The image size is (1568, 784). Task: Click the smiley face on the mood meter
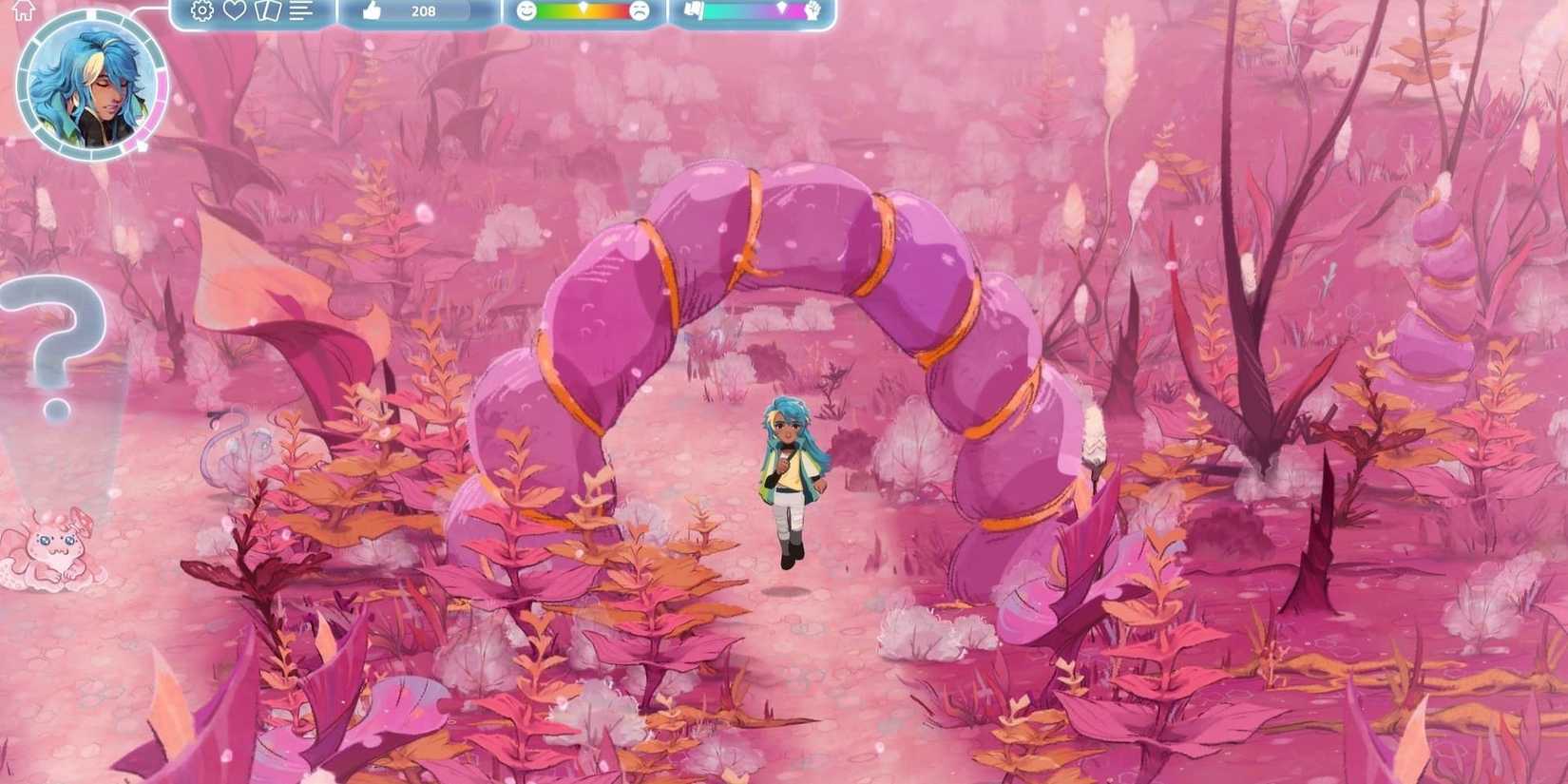tap(526, 12)
